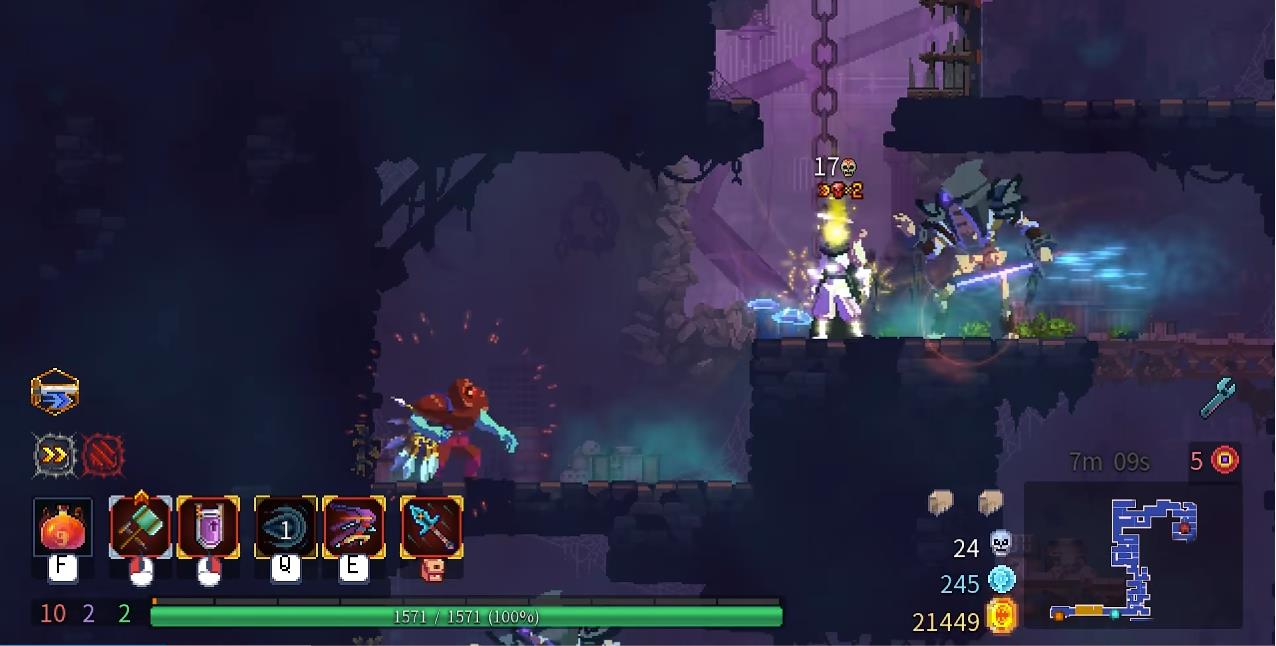Select the purple shield slot

tap(208, 527)
